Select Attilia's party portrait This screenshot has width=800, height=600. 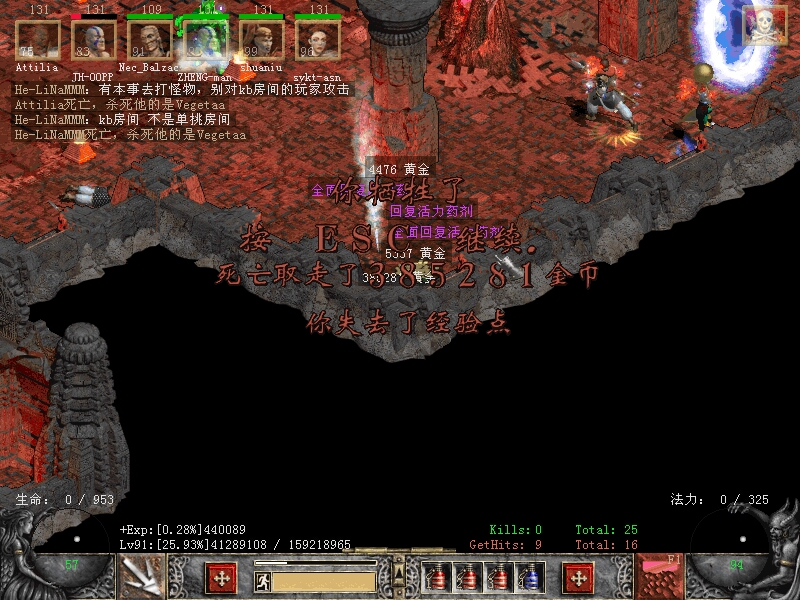pyautogui.click(x=37, y=40)
